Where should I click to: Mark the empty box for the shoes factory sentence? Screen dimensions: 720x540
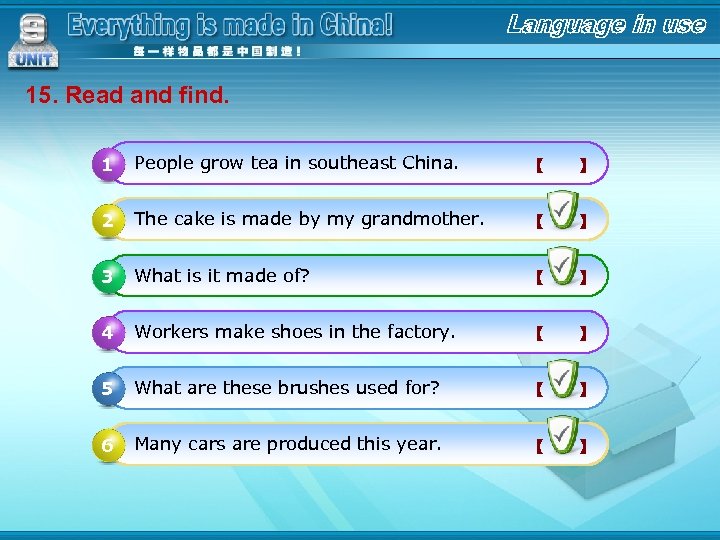pos(561,331)
